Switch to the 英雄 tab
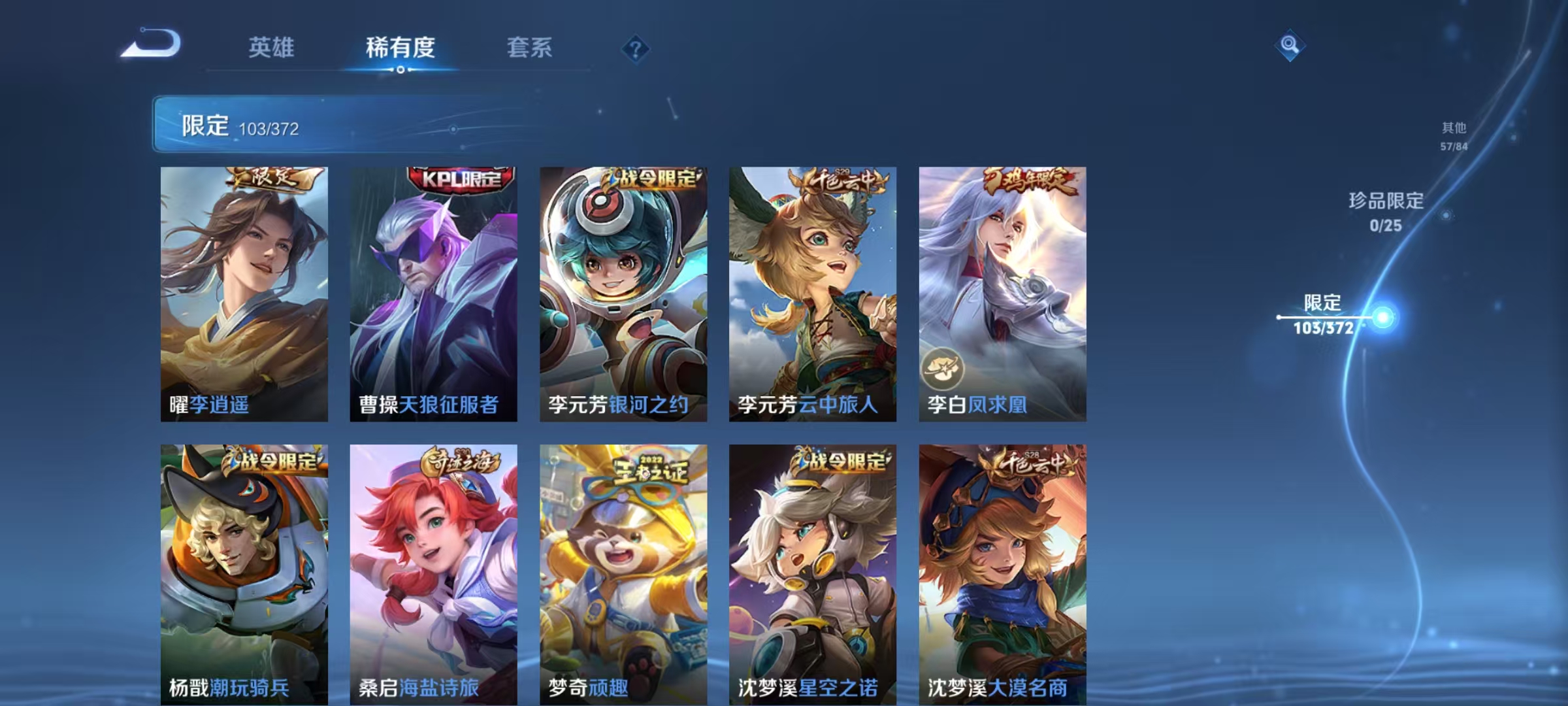The height and width of the screenshot is (706, 1568). pyautogui.click(x=271, y=46)
